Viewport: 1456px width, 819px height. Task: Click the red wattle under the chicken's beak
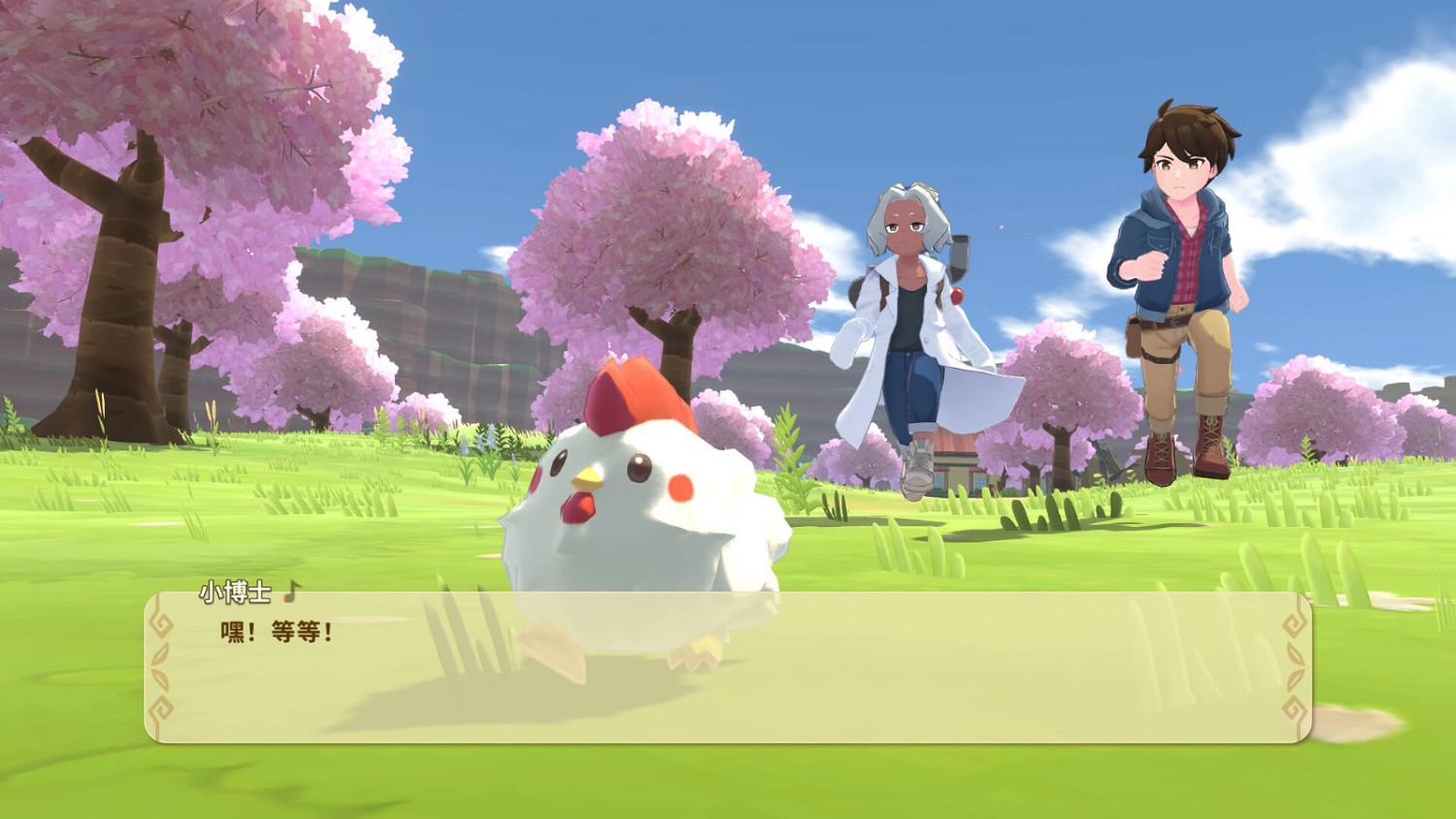[579, 506]
